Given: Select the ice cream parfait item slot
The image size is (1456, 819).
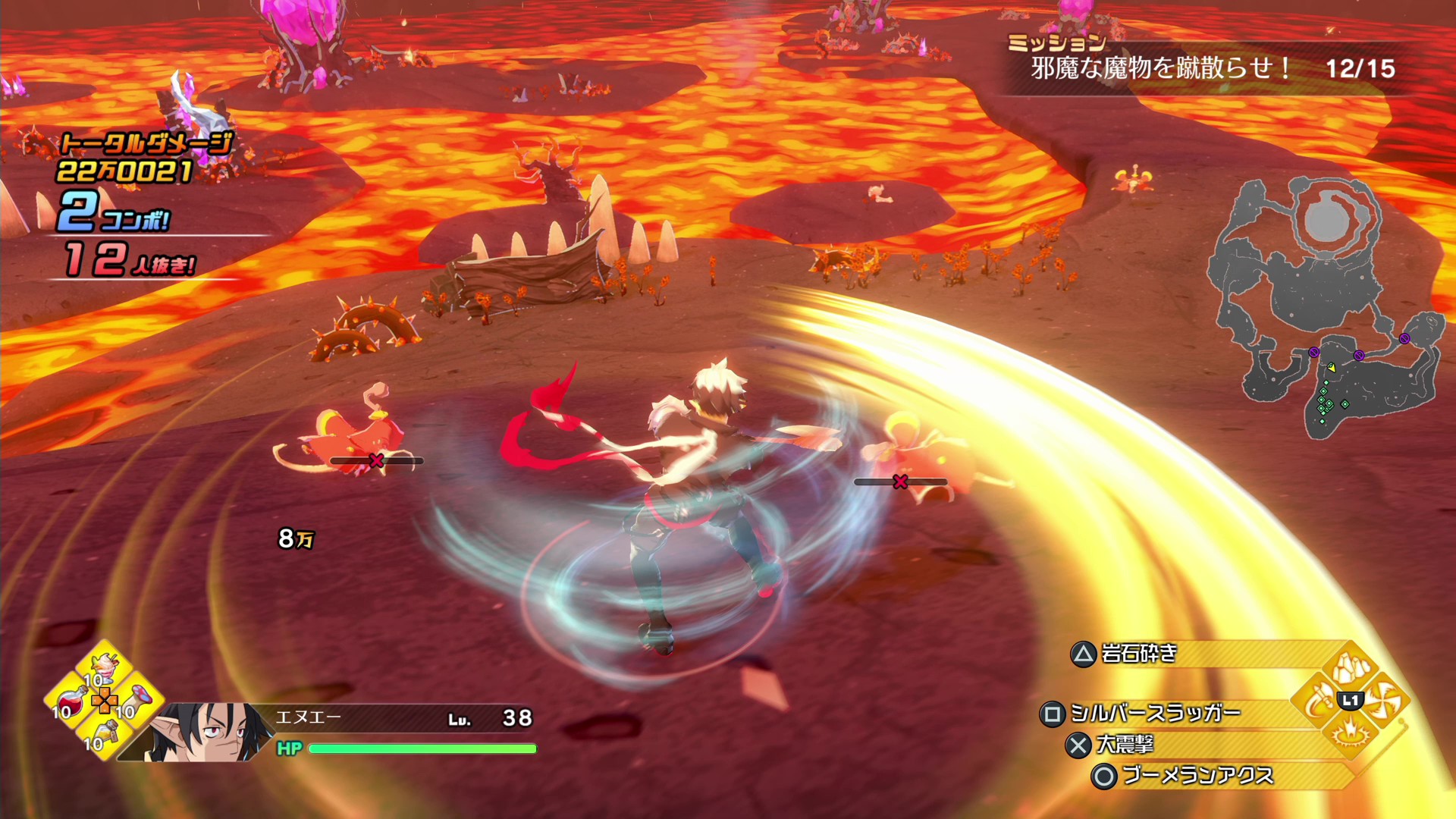Looking at the screenshot, I should point(105,667).
